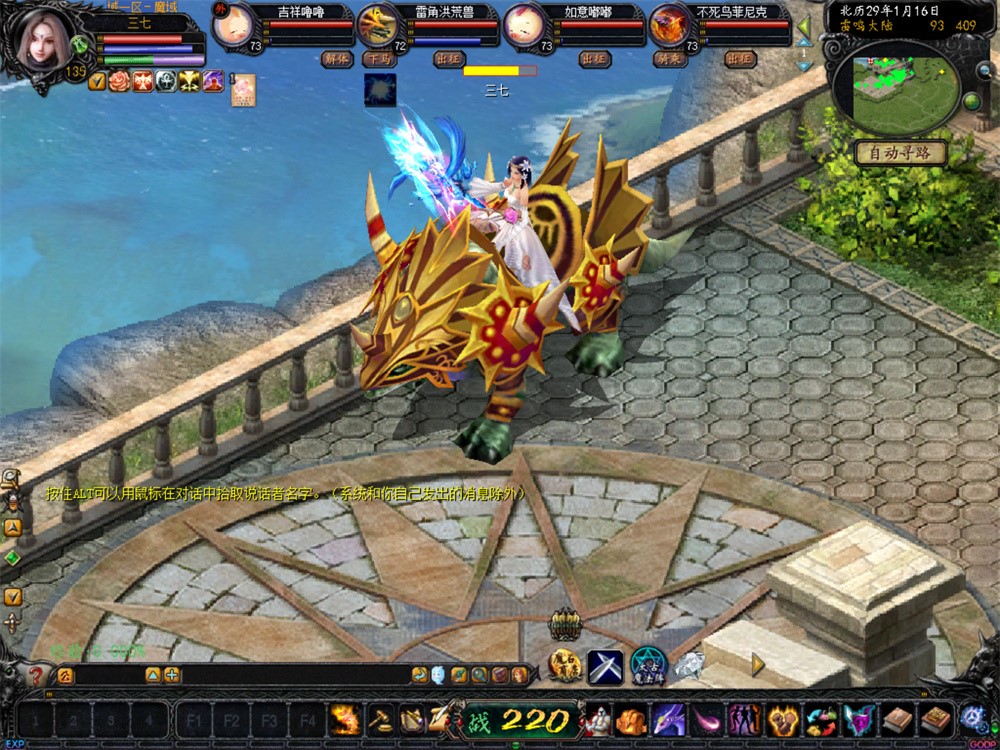This screenshot has width=1000, height=750.
Task: Click the gavel icon on hotbar
Action: [381, 719]
